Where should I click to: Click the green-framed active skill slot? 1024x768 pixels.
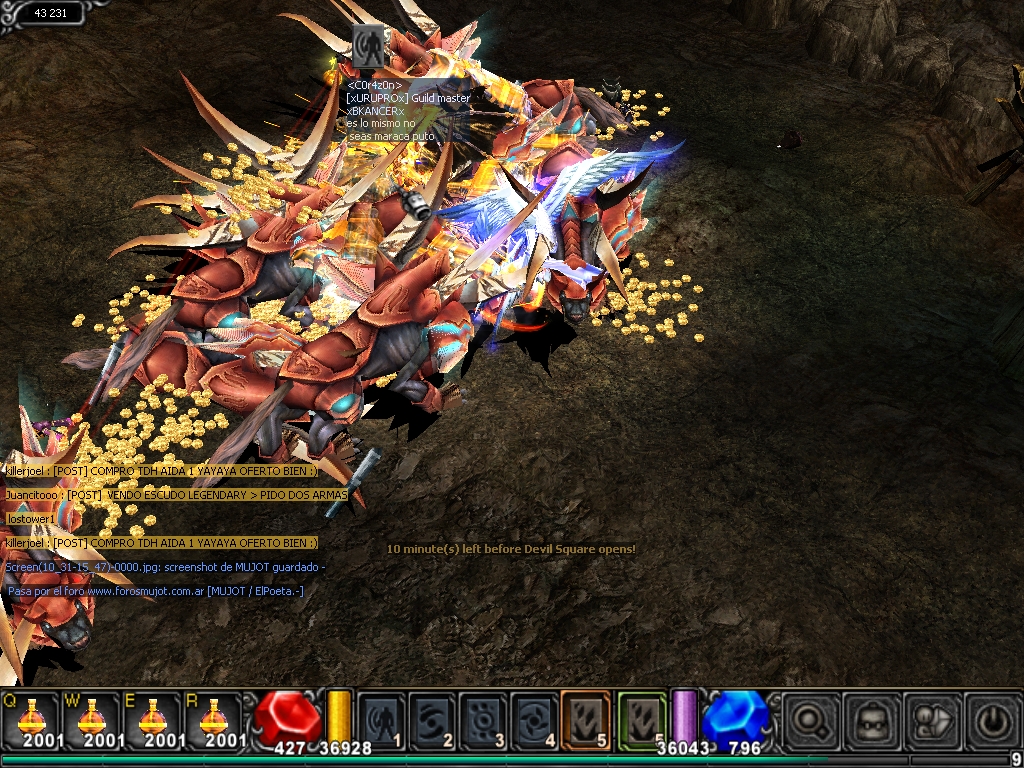pyautogui.click(x=641, y=718)
